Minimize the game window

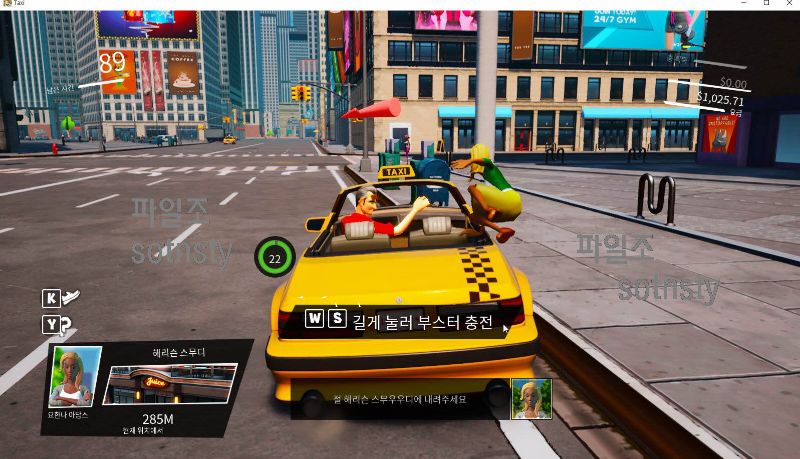point(744,5)
